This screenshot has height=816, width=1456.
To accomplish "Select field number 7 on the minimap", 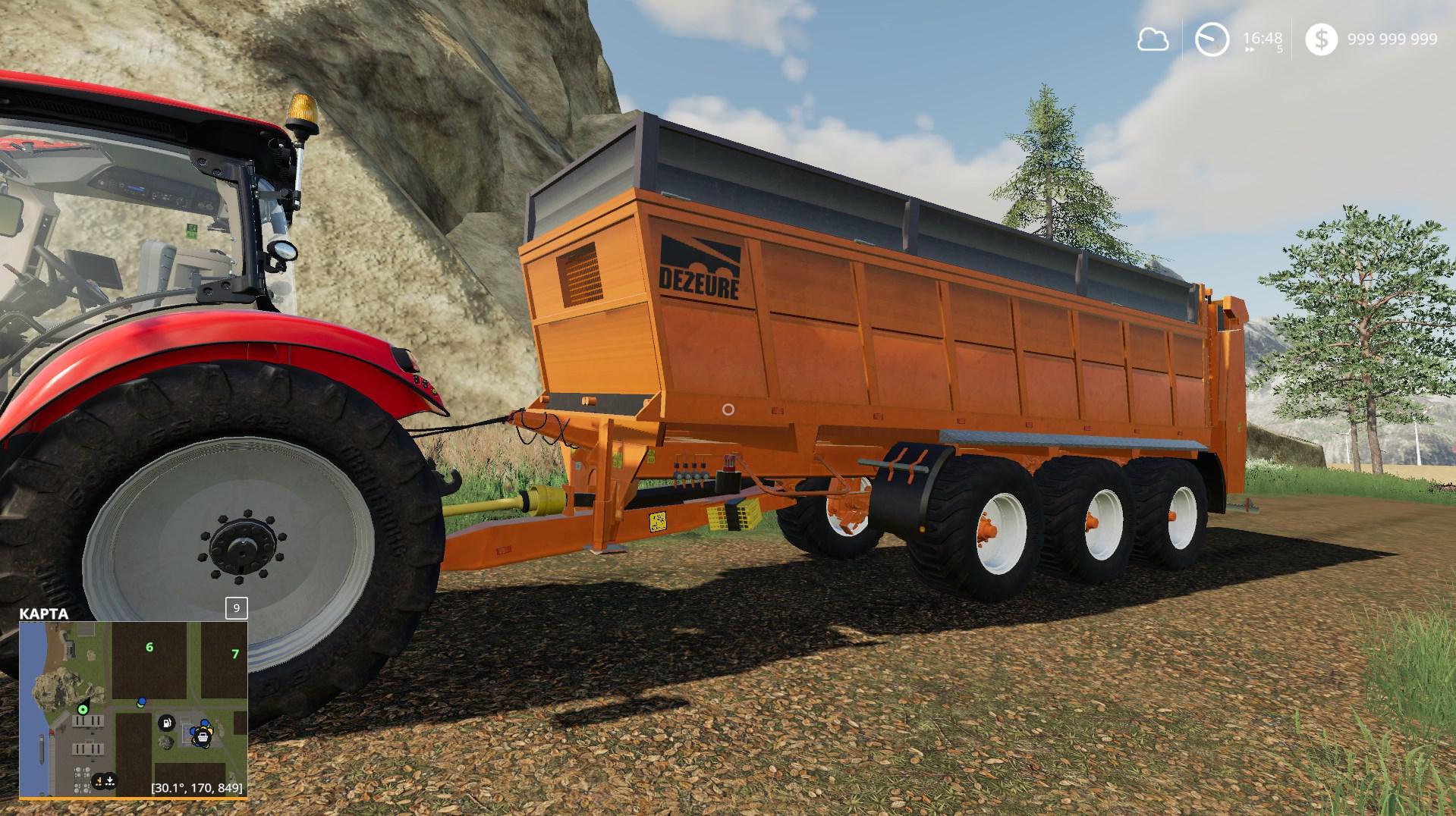I will pos(235,654).
